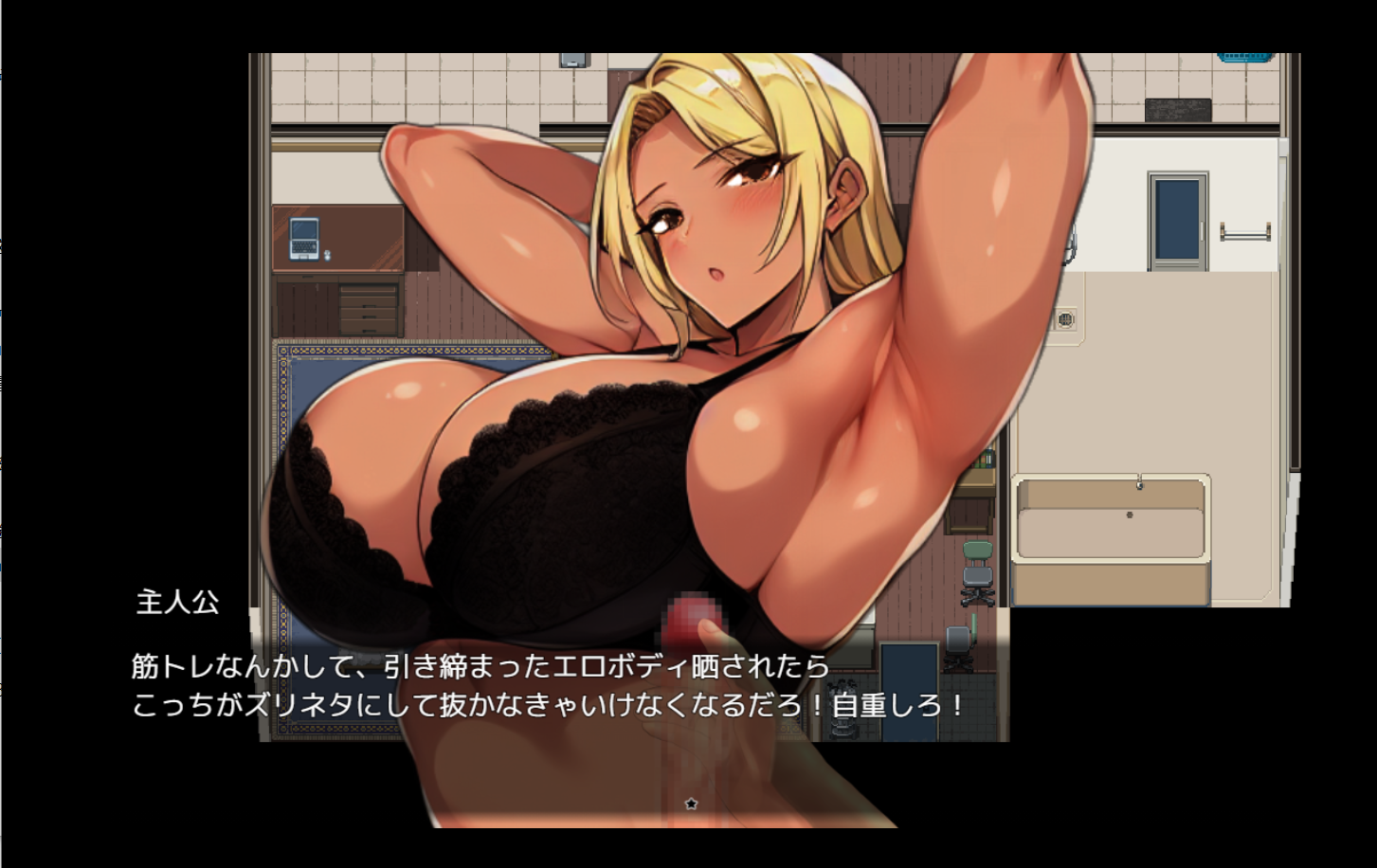Image resolution: width=1377 pixels, height=868 pixels.
Task: Open the glass-paneled bathroom door
Action: tap(1177, 218)
